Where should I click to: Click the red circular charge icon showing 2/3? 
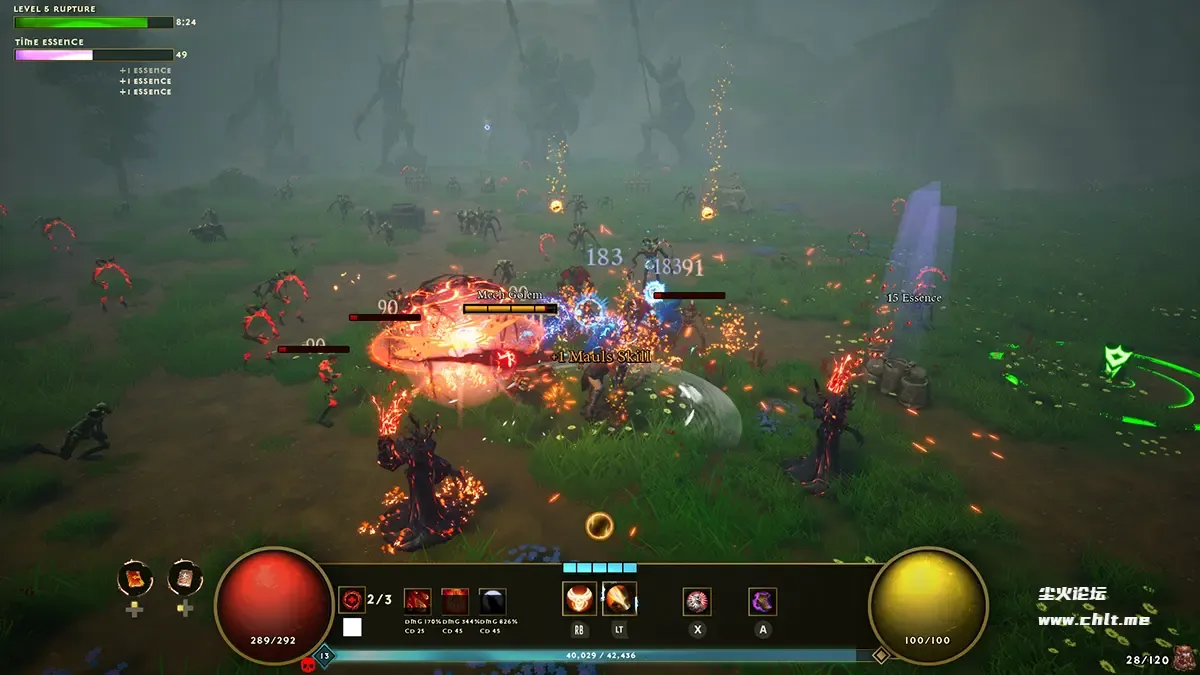(x=352, y=600)
